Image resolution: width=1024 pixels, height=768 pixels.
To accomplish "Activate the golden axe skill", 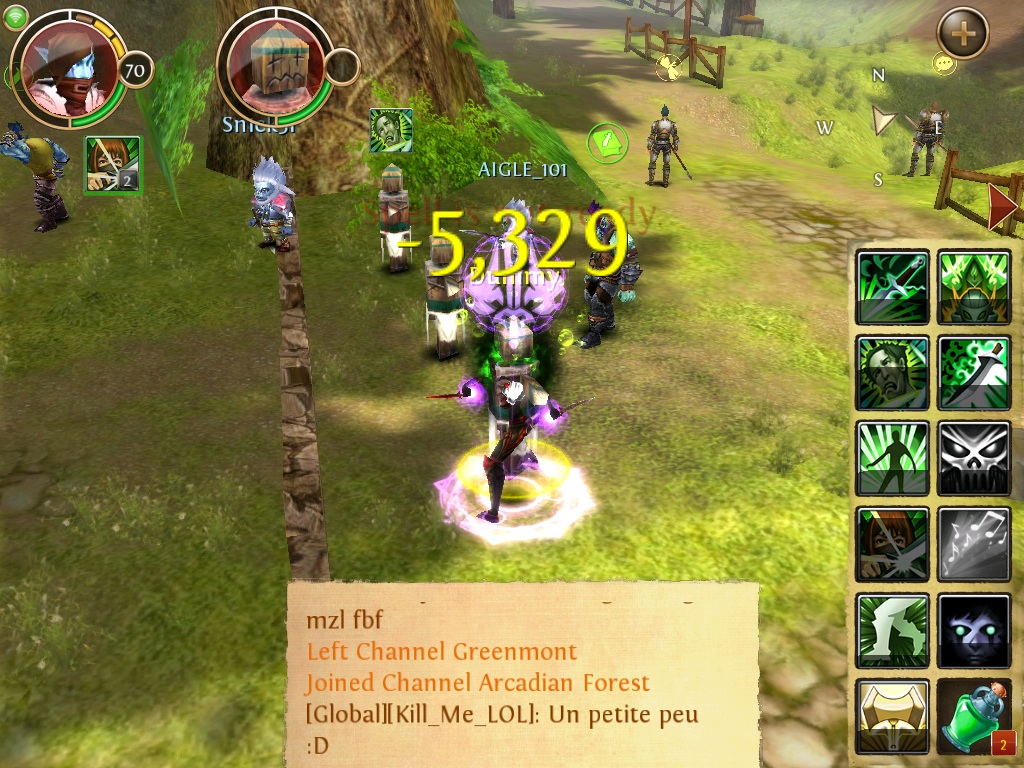I will point(893,716).
